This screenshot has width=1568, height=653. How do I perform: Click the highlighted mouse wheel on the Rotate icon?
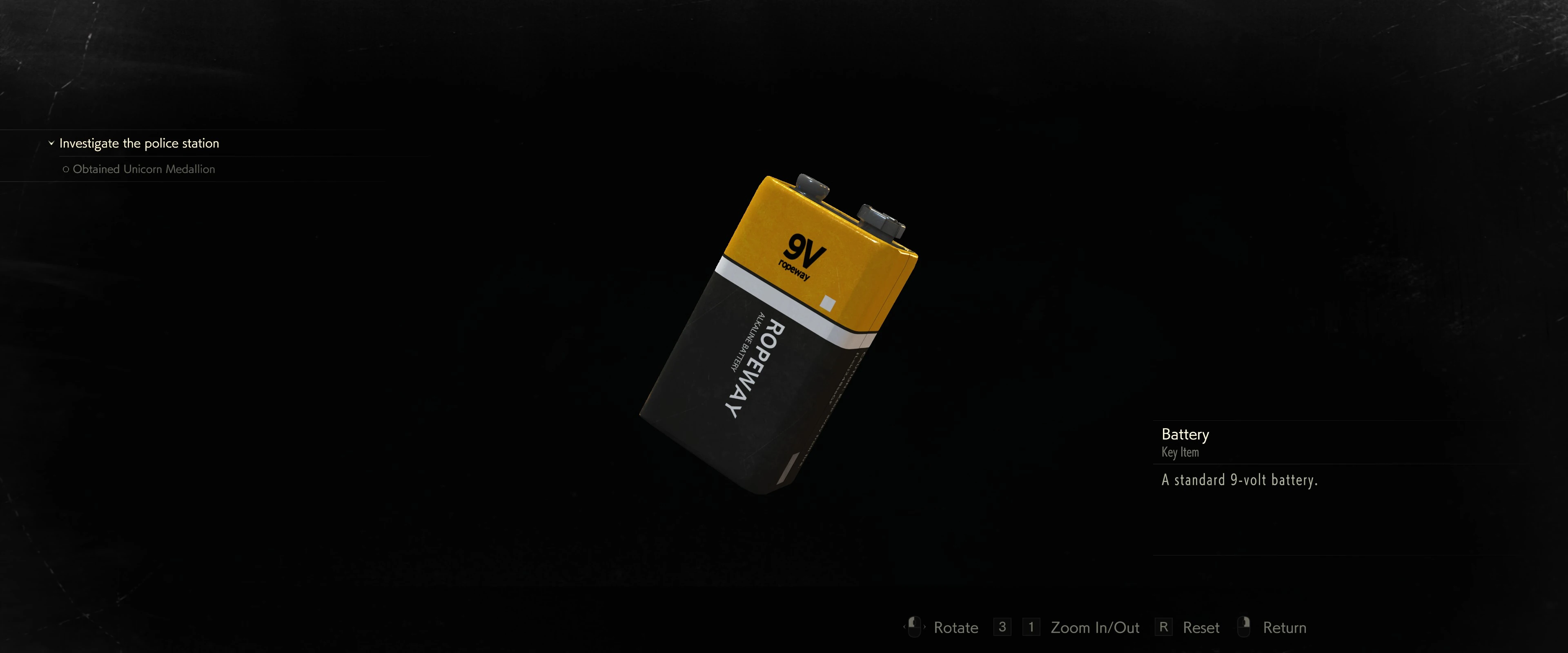[x=914, y=622]
